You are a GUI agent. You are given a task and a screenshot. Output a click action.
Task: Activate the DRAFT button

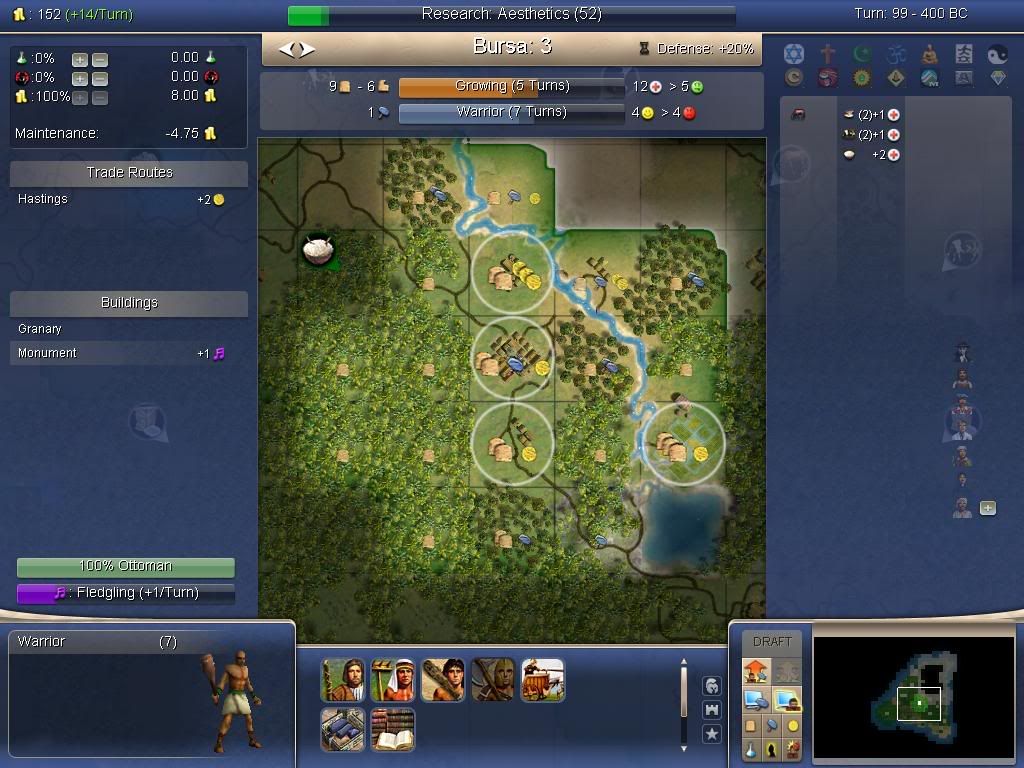[x=772, y=642]
